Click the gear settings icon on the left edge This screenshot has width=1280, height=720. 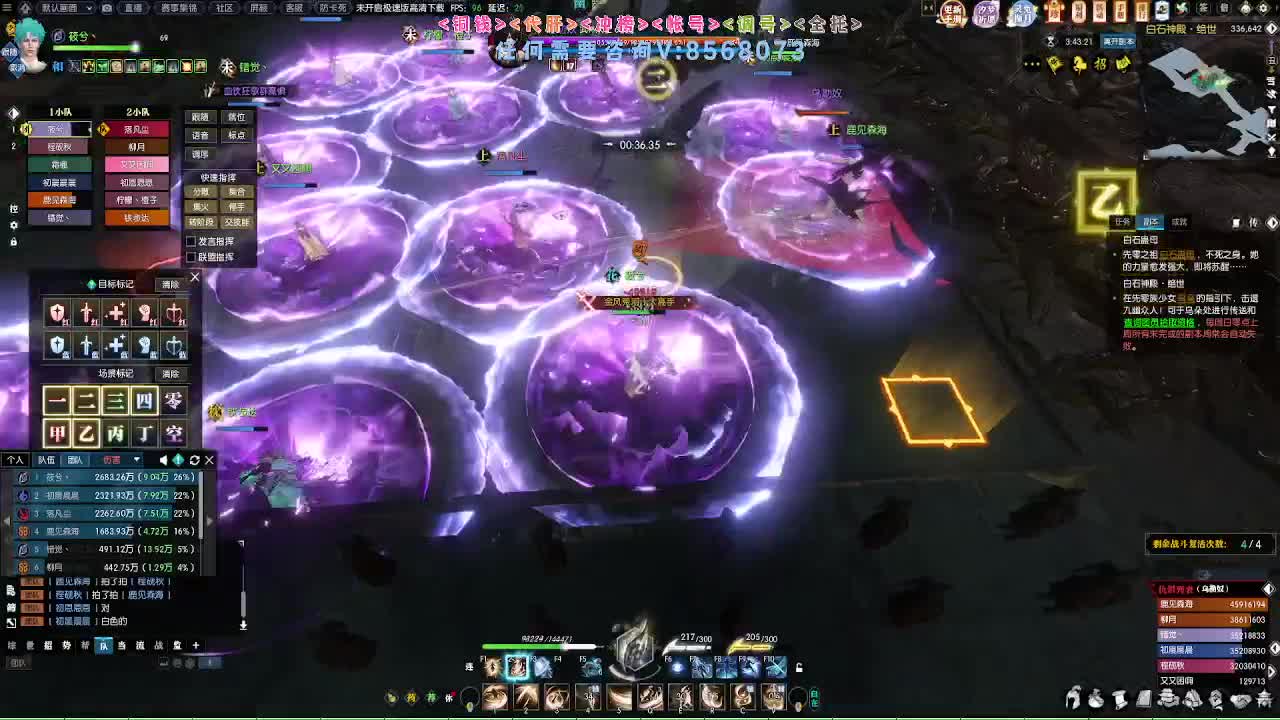pyautogui.click(x=13, y=226)
